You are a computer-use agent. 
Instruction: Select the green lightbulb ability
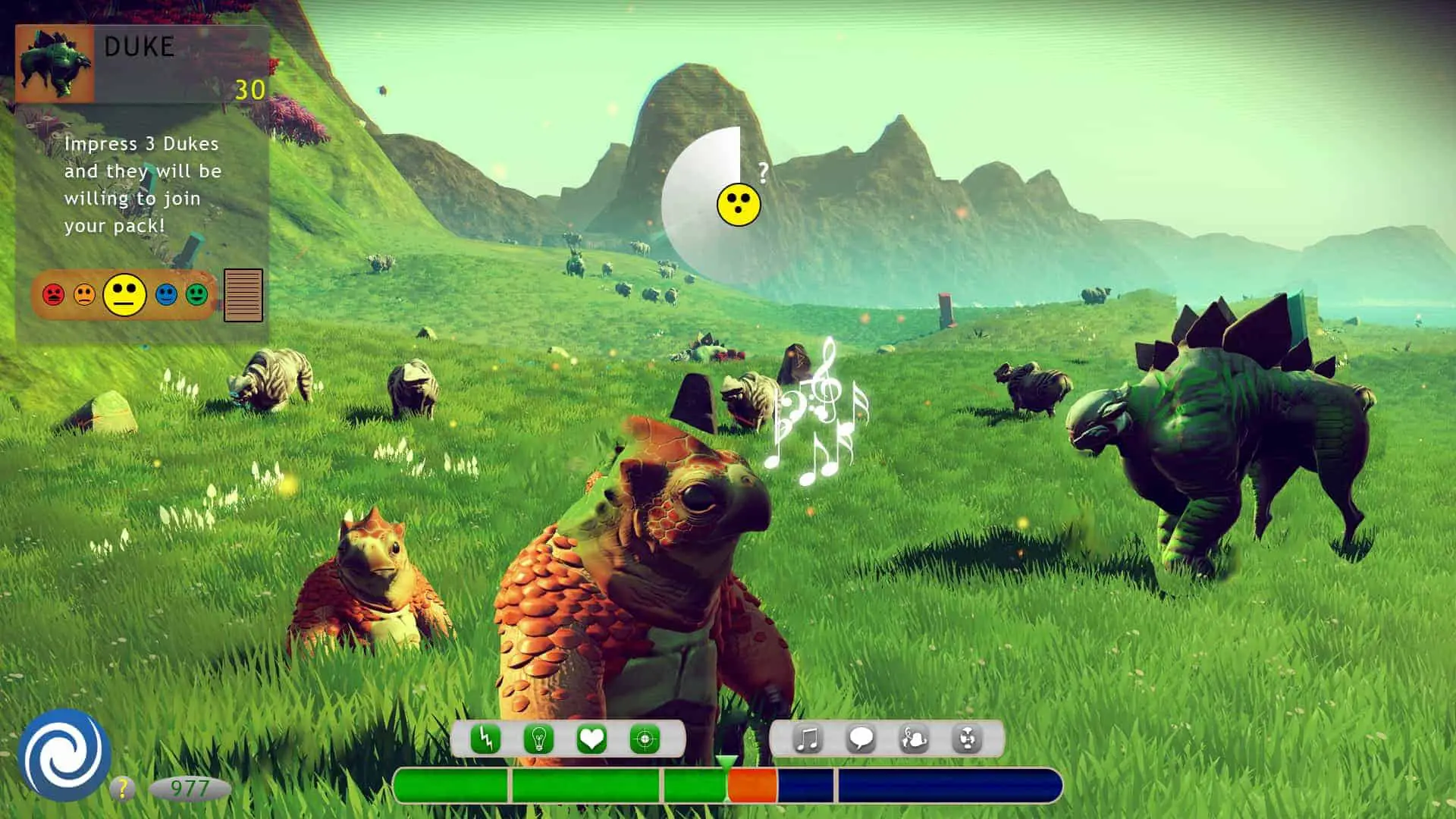538,739
